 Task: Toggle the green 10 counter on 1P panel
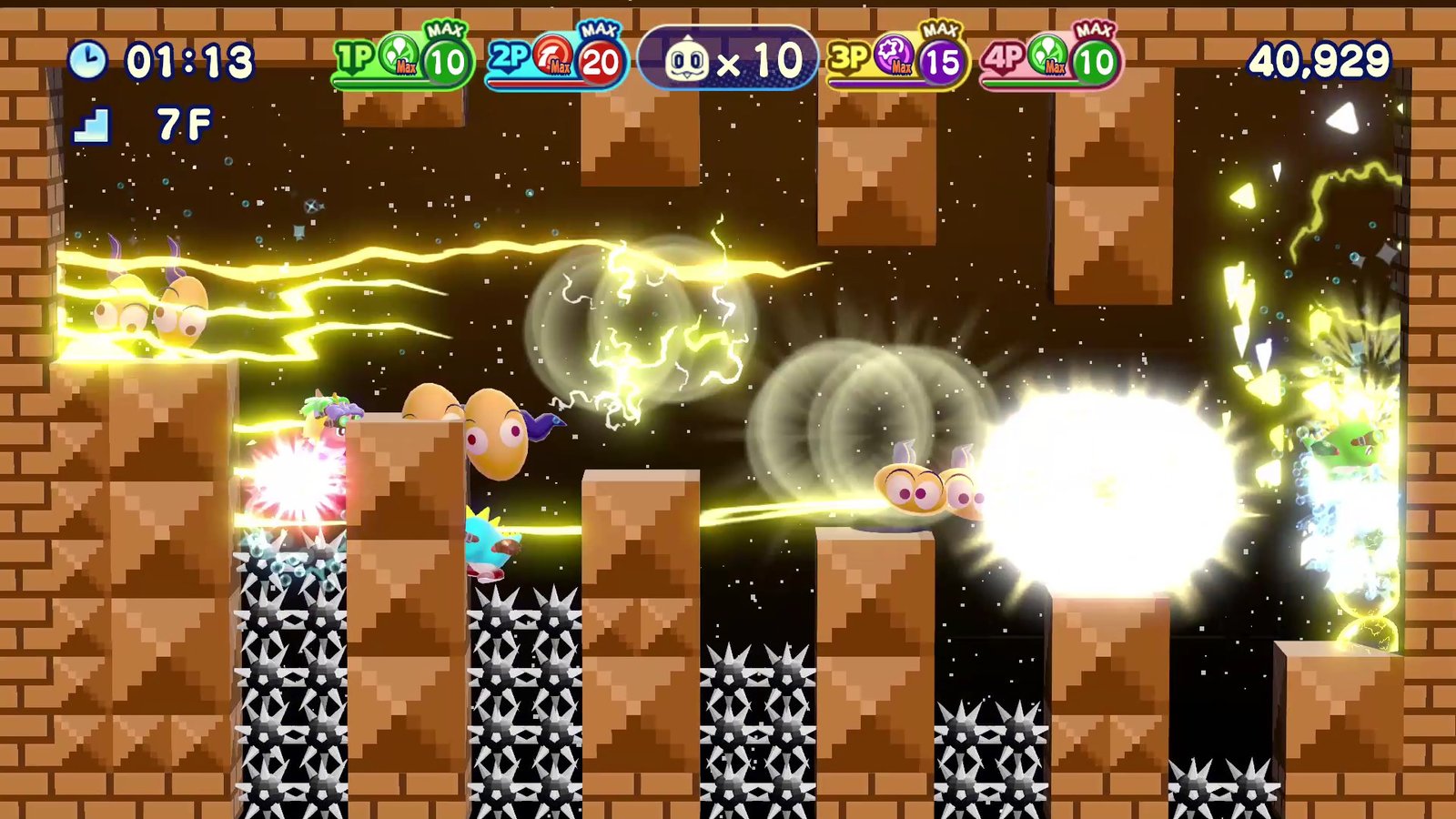click(x=443, y=62)
